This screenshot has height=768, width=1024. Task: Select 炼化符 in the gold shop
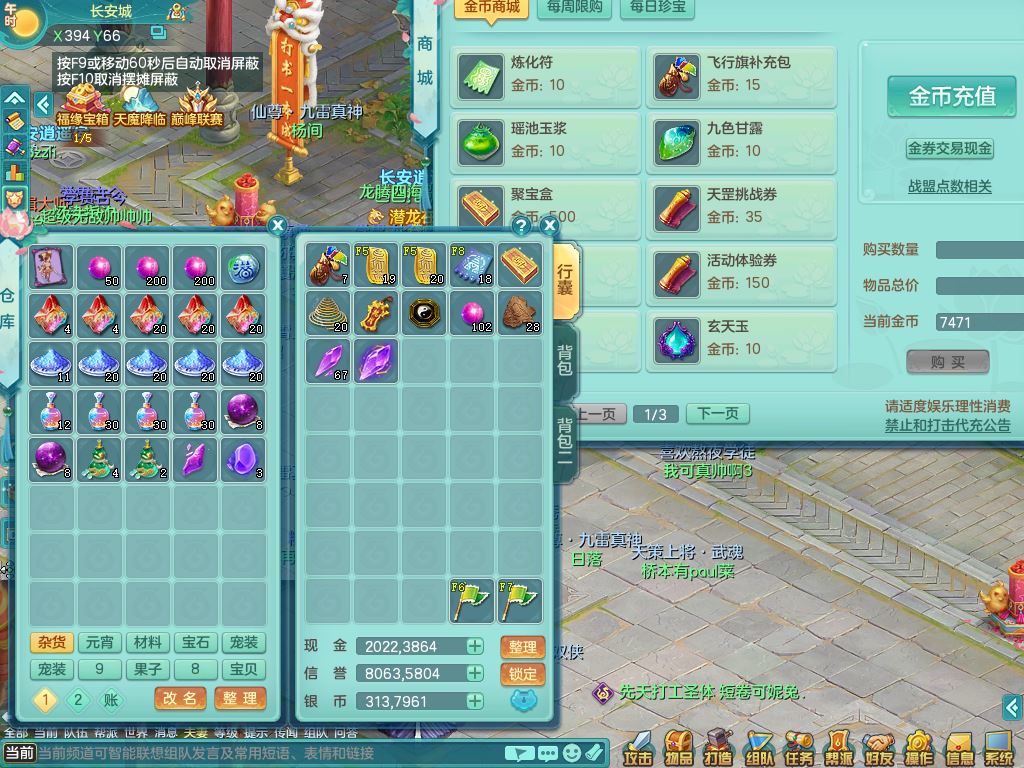tap(547, 74)
